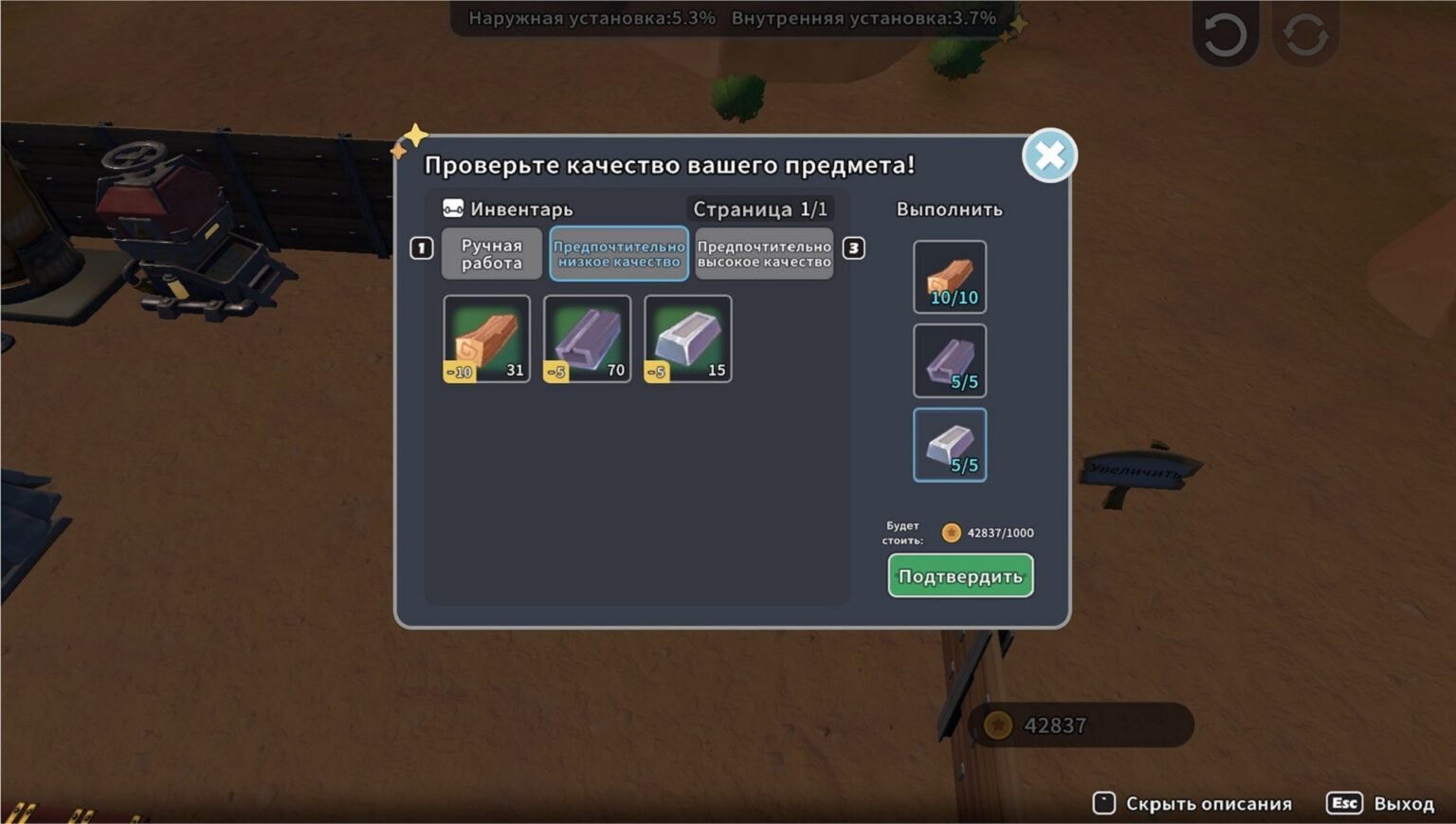This screenshot has width=1456, height=824.
Task: Click the purple ingot 5/5 task slot
Action: (950, 359)
